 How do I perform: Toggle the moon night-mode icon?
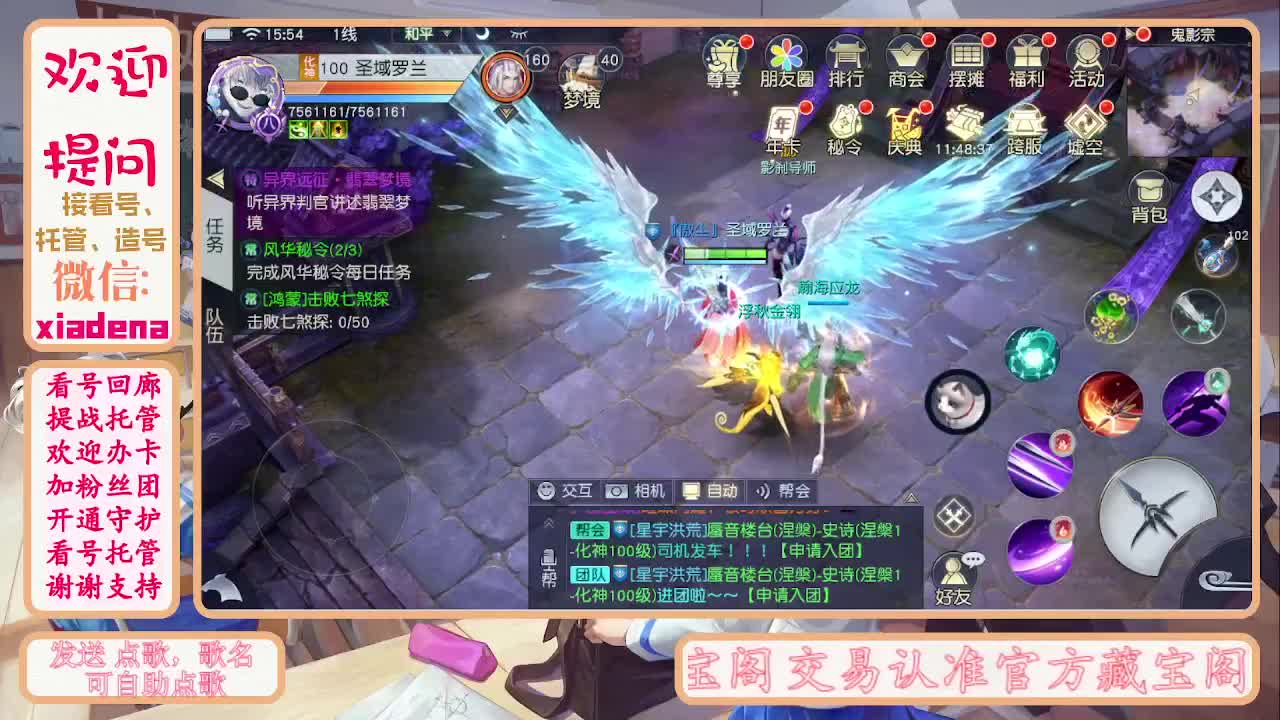[481, 33]
